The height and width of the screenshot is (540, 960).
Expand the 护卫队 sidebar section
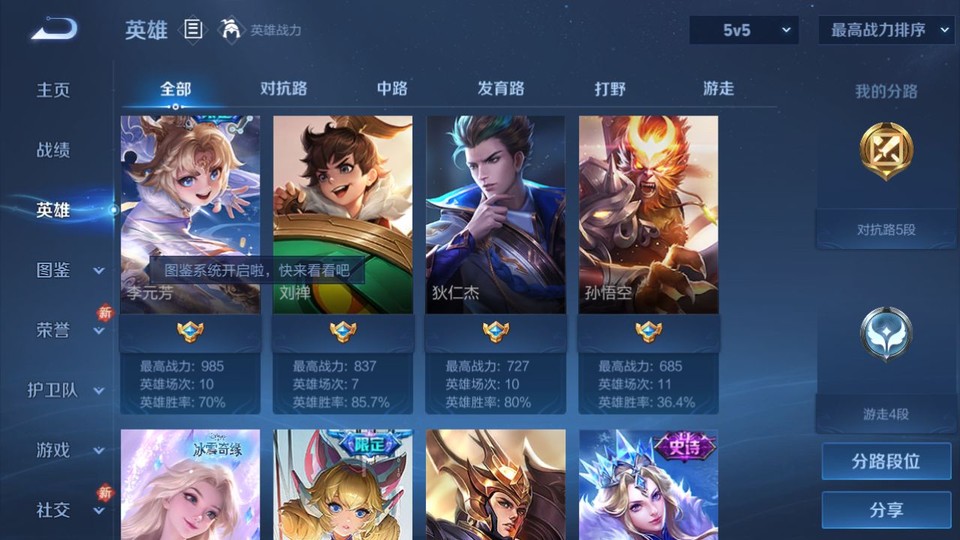66,390
